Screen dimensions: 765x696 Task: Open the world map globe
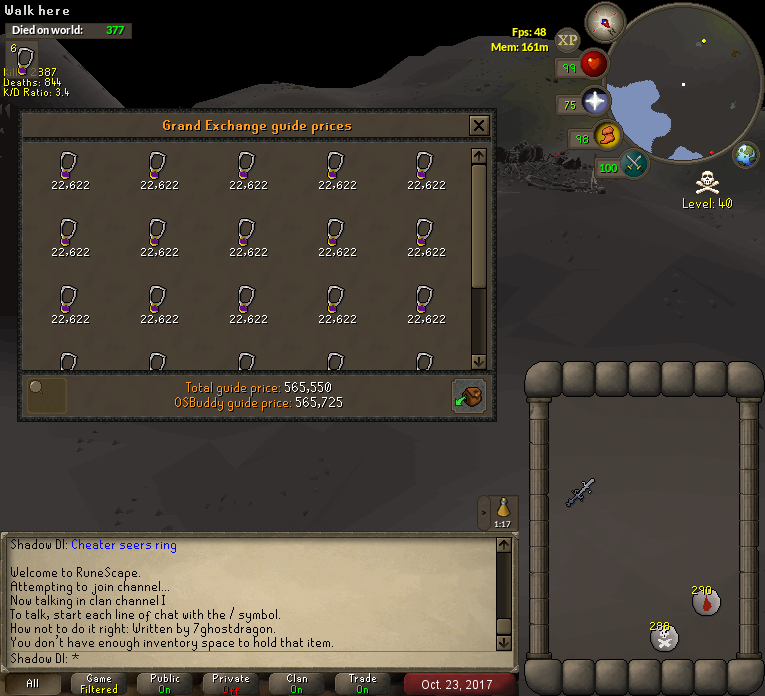746,155
